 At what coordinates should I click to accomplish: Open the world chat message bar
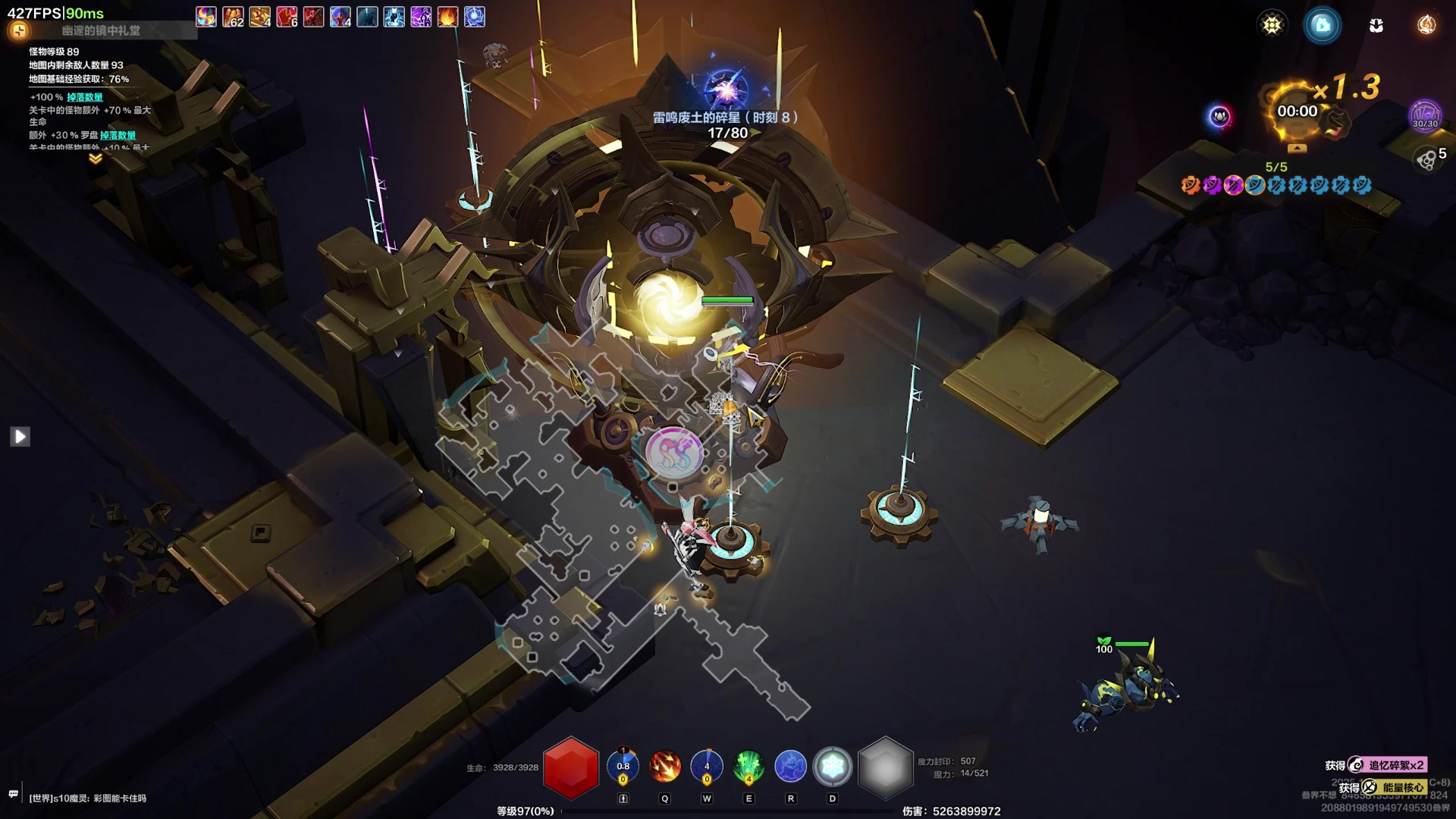pos(87,798)
